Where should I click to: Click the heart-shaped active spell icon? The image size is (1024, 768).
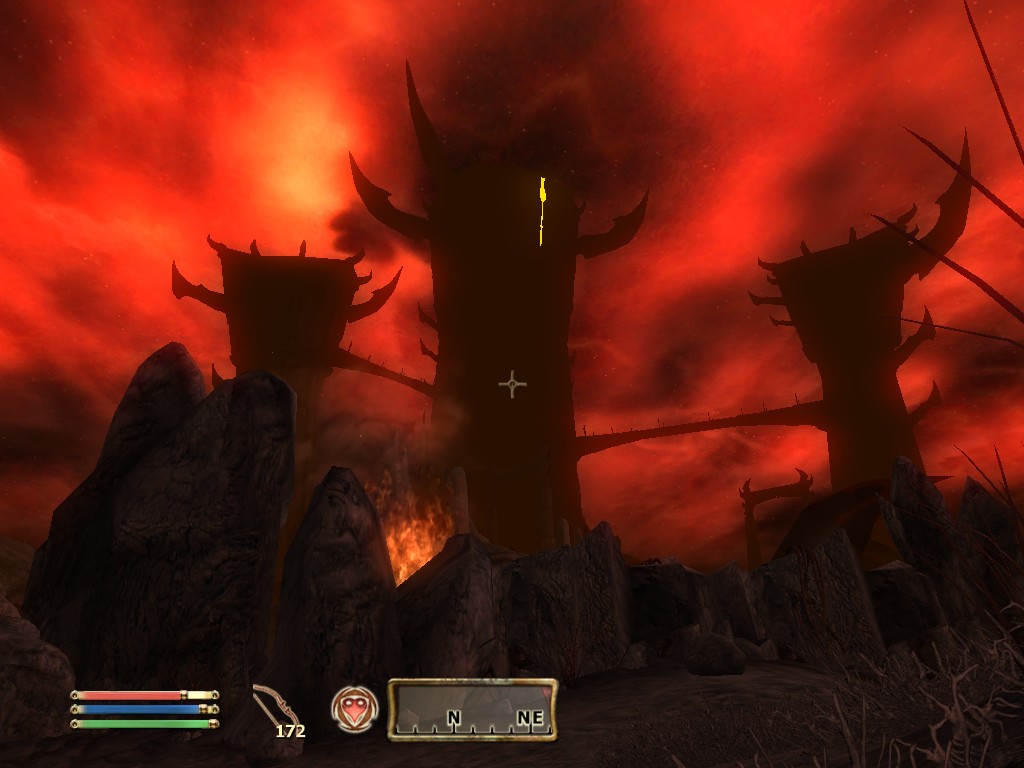point(354,709)
